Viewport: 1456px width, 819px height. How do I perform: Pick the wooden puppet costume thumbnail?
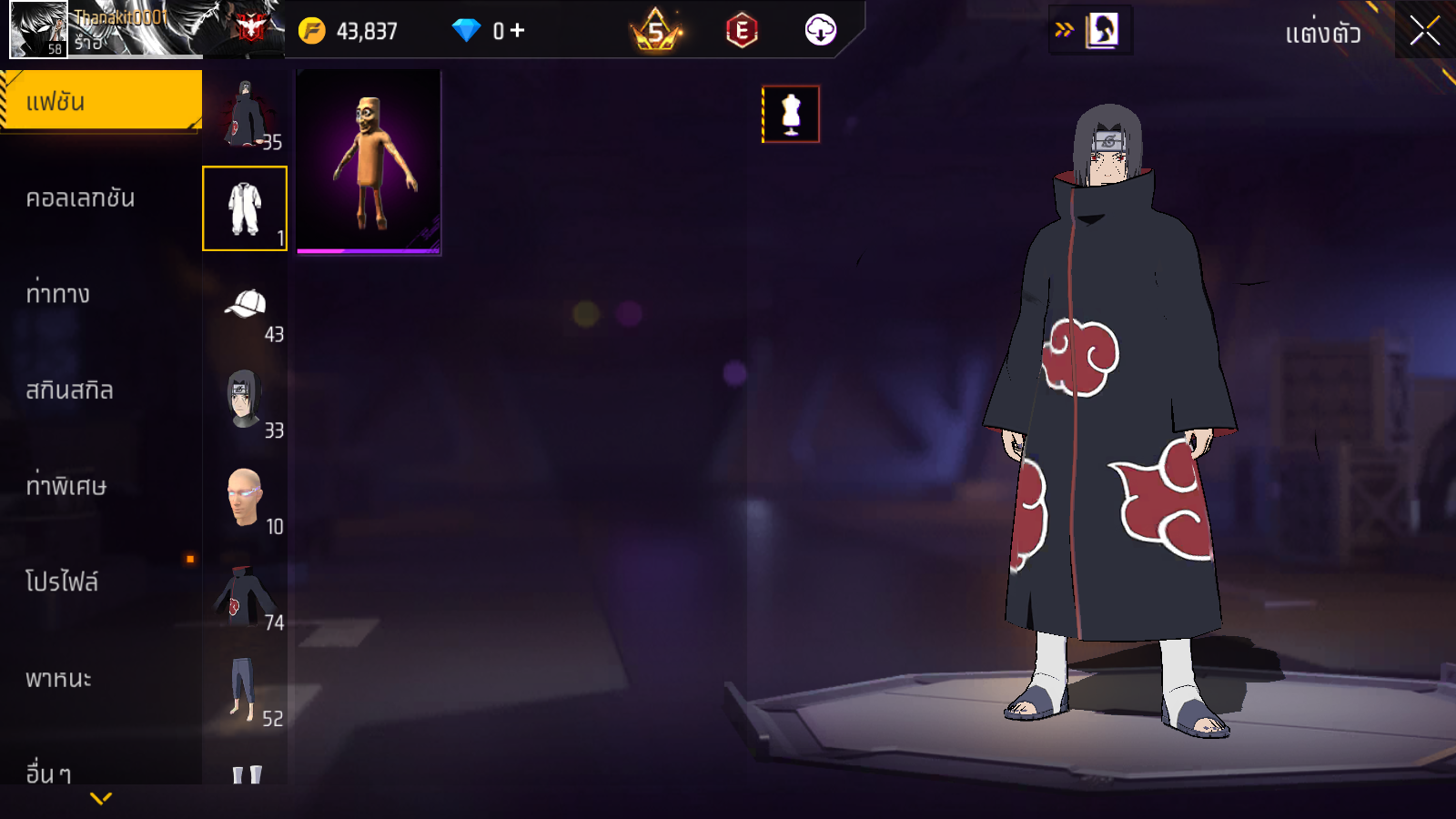(x=369, y=162)
